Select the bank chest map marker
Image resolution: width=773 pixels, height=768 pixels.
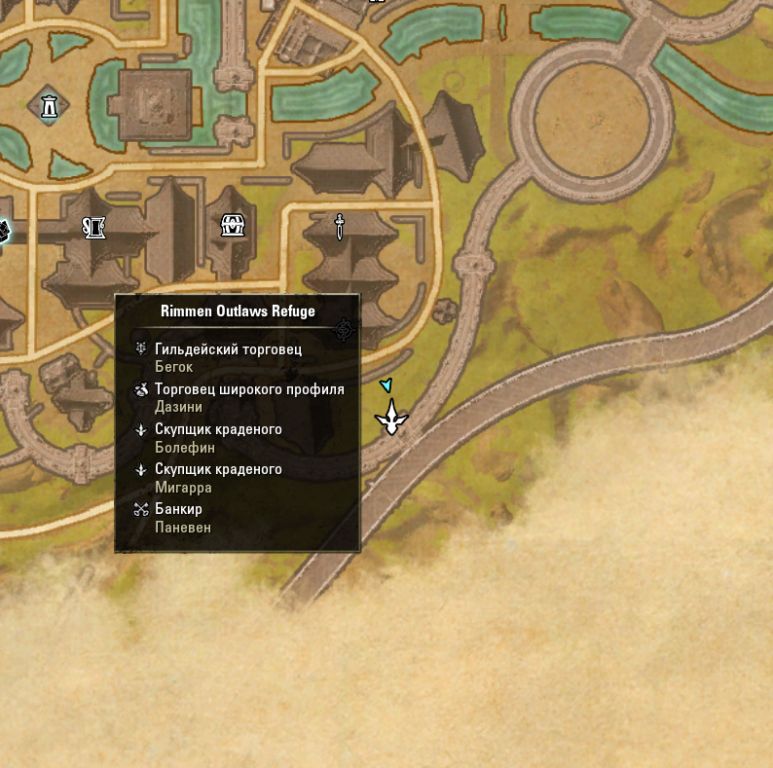[x=233, y=226]
